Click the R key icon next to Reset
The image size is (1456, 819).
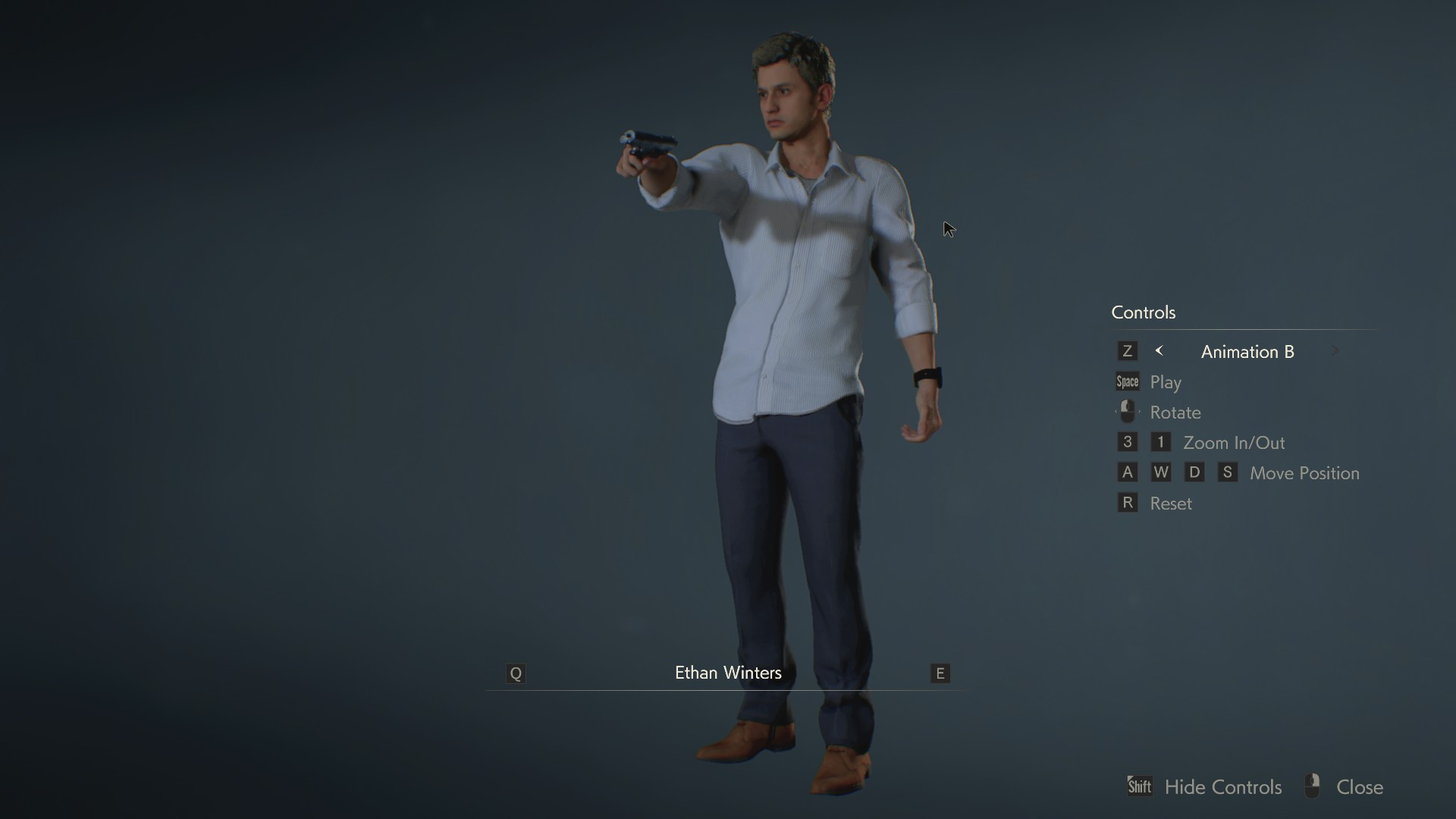1128,502
